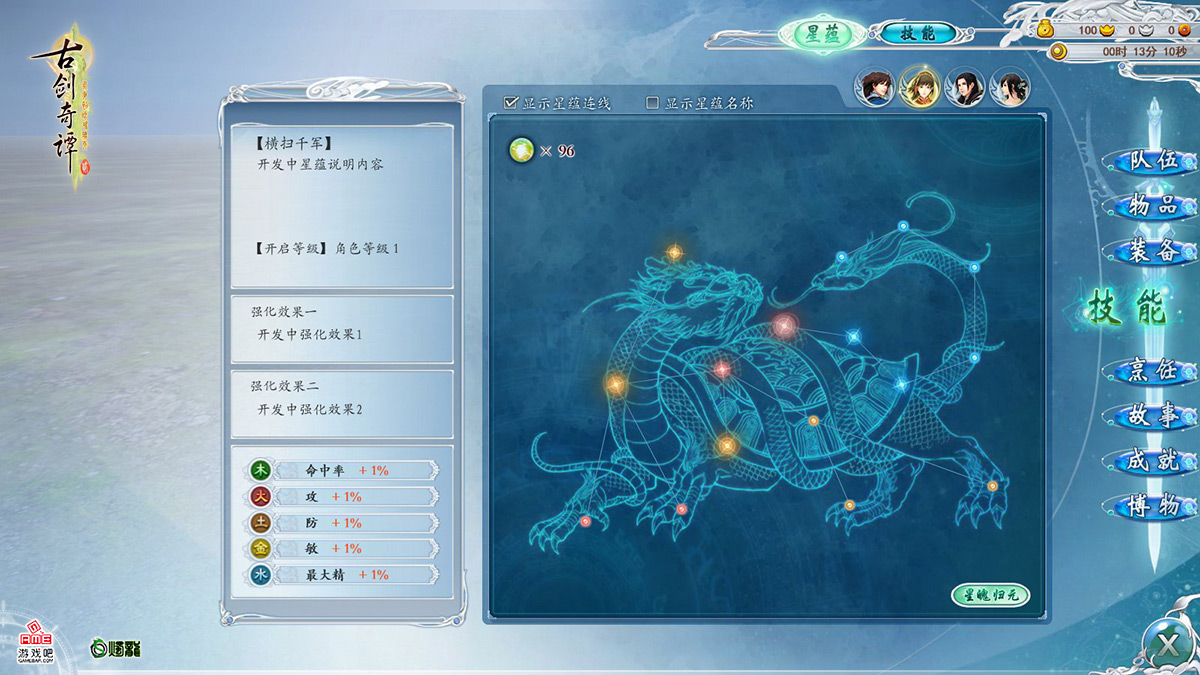The image size is (1200, 675).
Task: Open the 技能 tab at the top
Action: point(917,33)
